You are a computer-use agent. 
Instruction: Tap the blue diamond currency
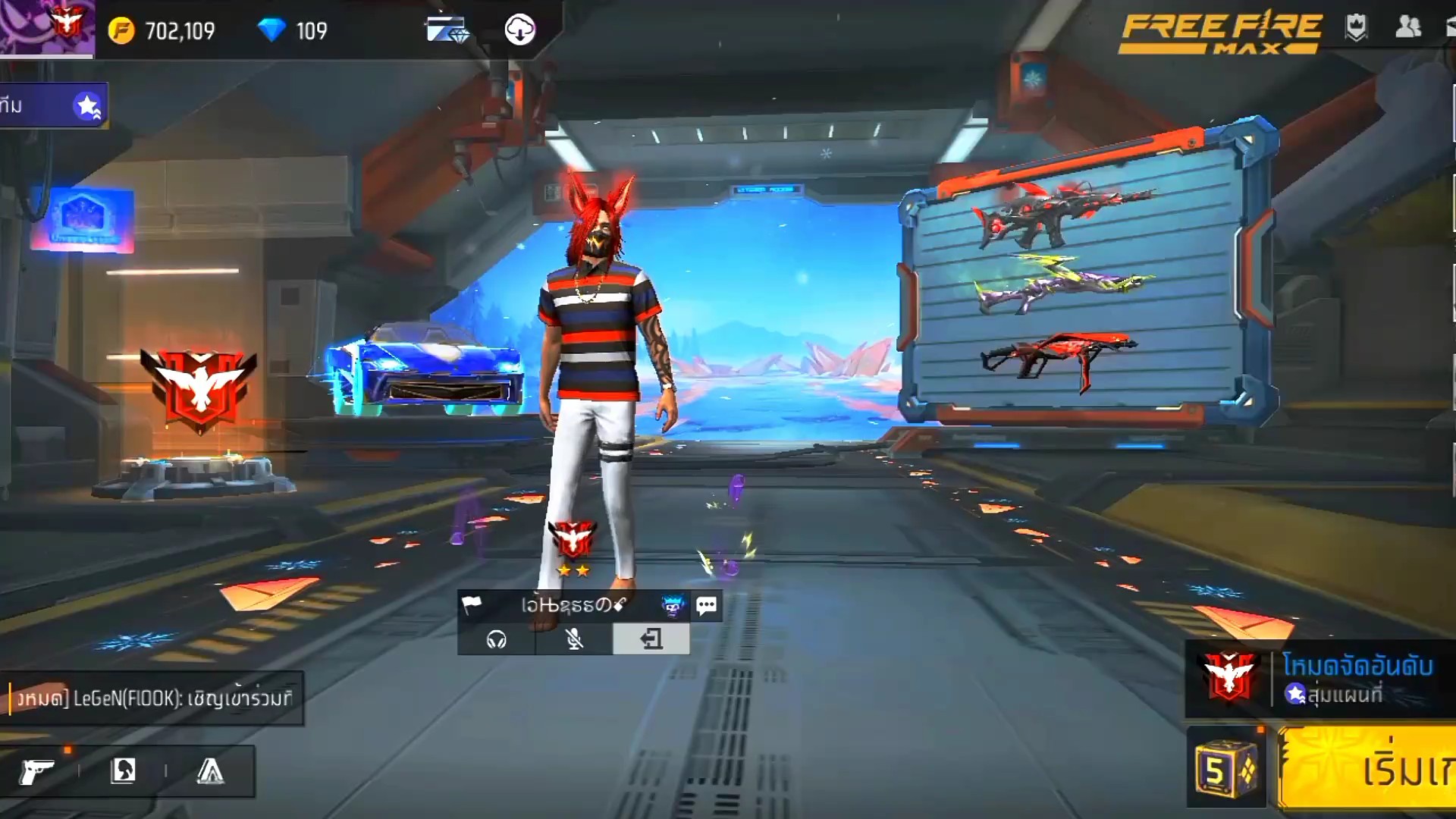(x=293, y=31)
